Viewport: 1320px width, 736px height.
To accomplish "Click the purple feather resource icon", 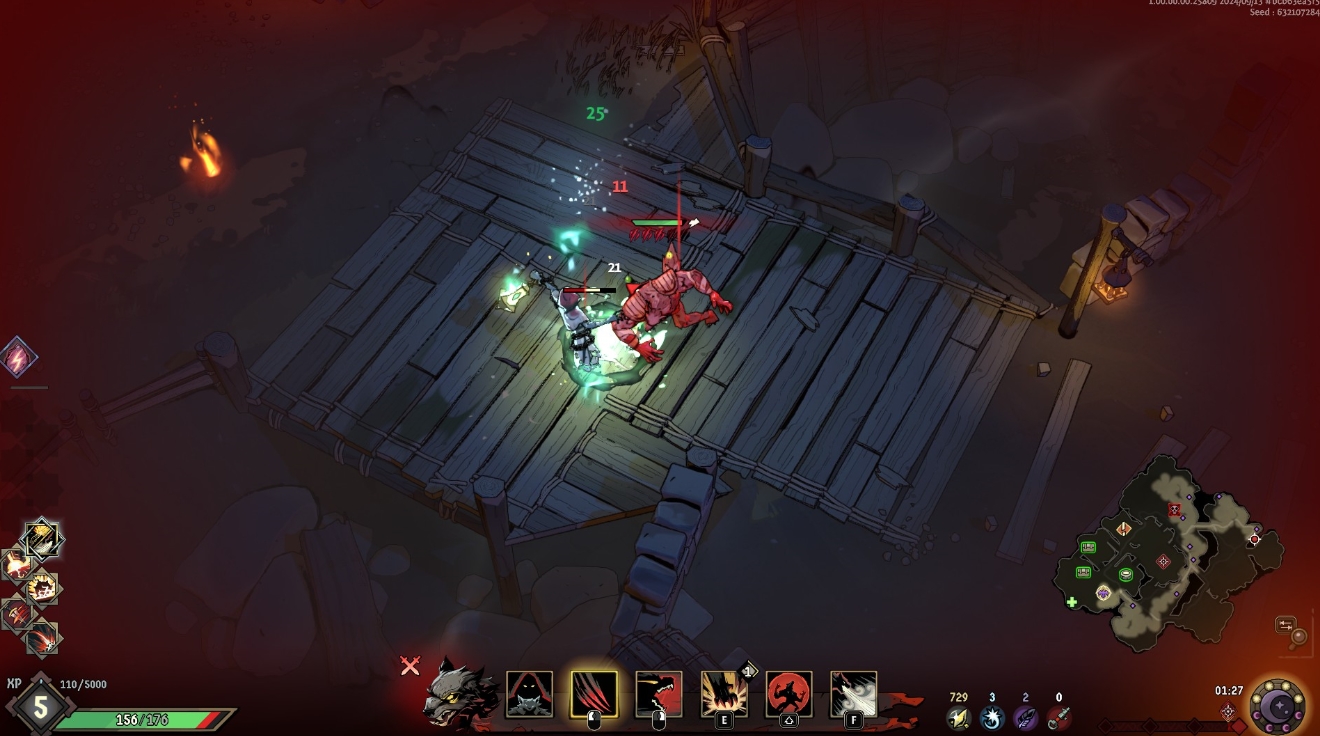I will pyautogui.click(x=1025, y=717).
